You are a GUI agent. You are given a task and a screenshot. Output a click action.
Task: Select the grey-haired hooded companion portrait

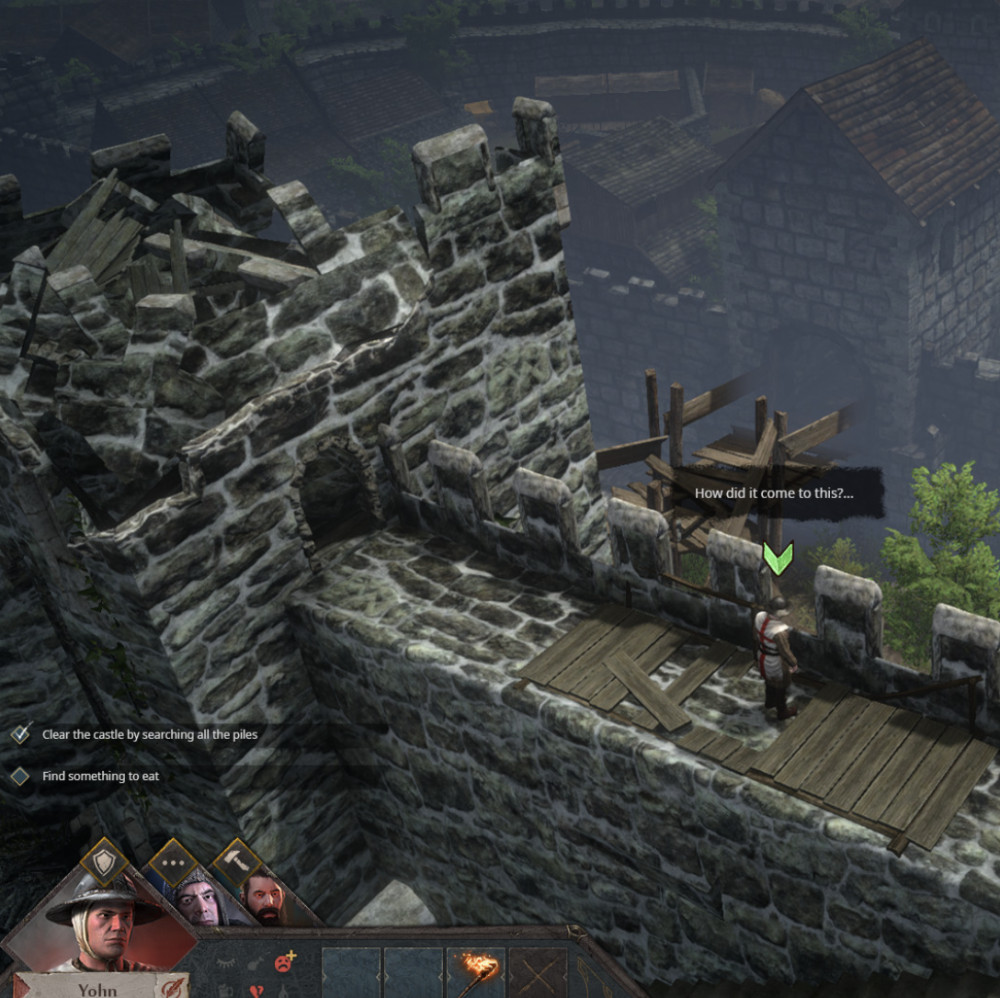point(197,899)
